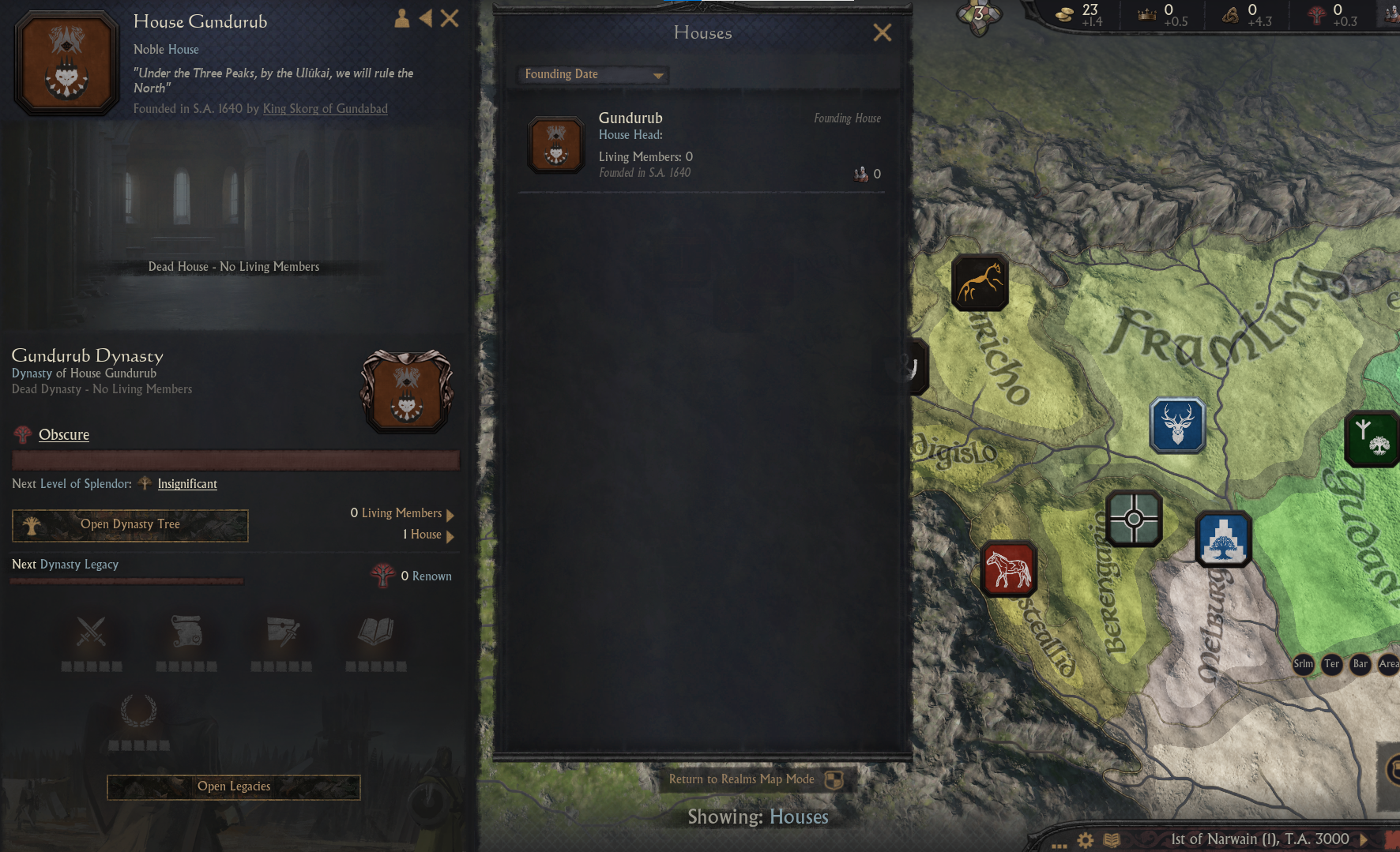The width and height of the screenshot is (1400, 852).
Task: Expand the 1 House list
Action: tap(427, 535)
